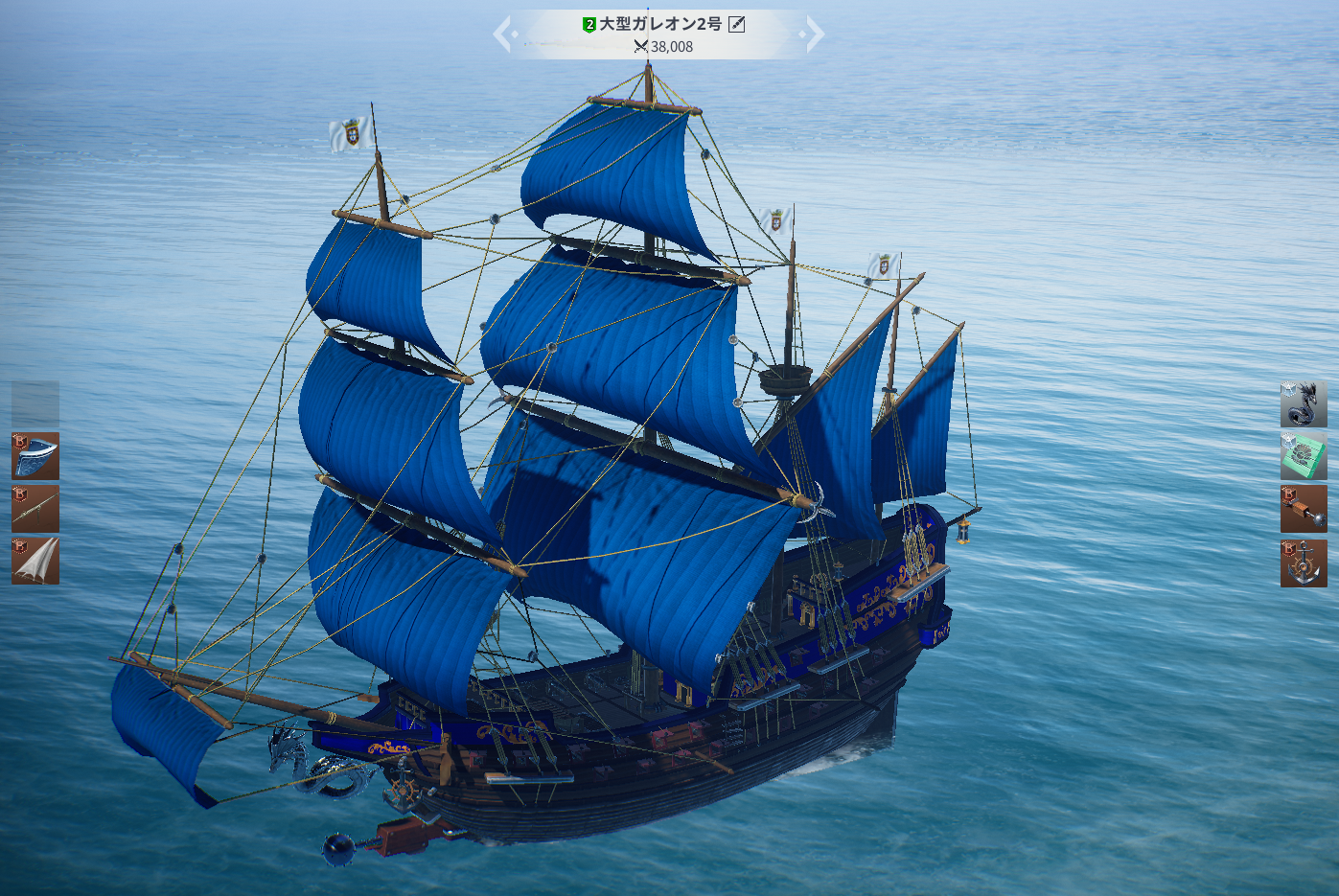Select the spiked ball ram slot
Image resolution: width=1339 pixels, height=896 pixels.
click(x=1304, y=509)
